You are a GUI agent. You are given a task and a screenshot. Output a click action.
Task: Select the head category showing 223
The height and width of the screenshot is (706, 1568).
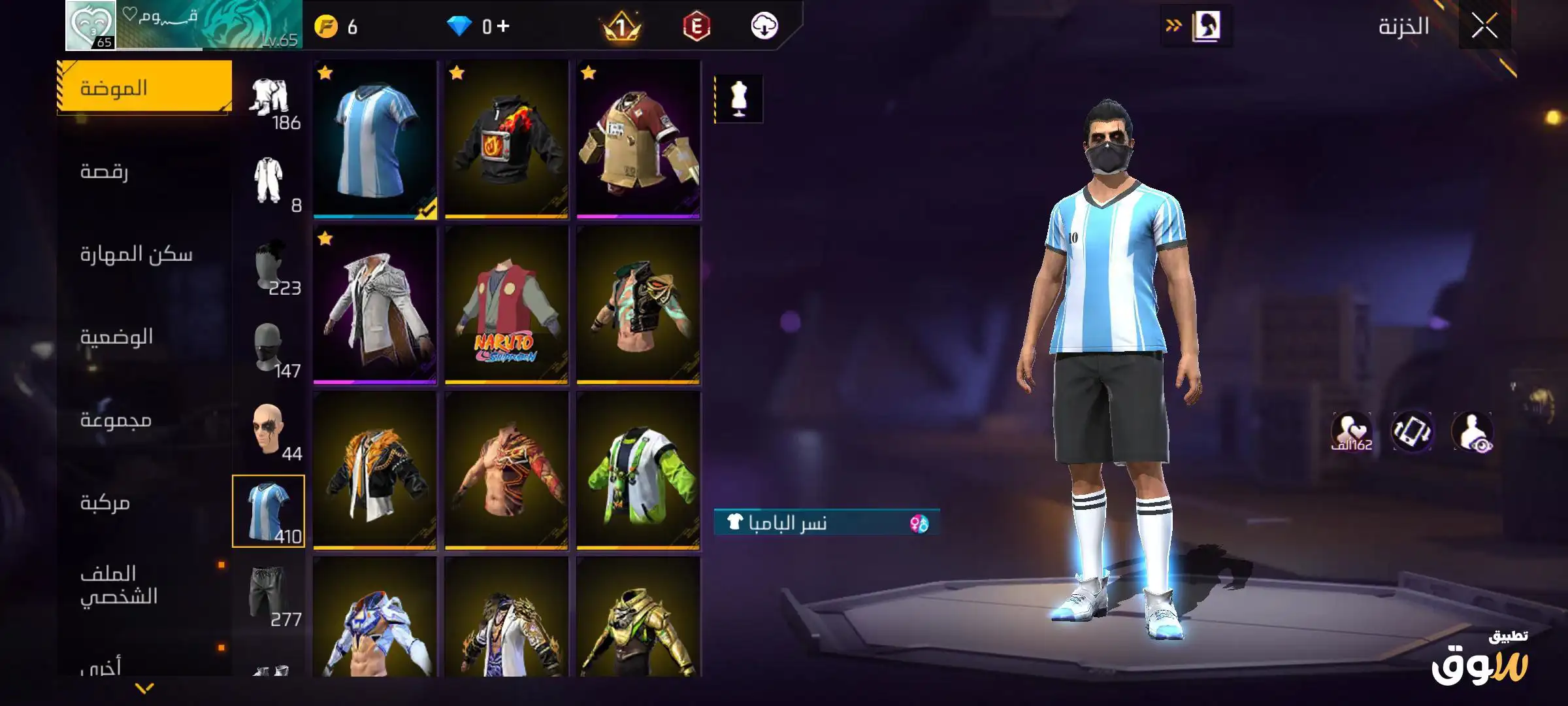(269, 268)
